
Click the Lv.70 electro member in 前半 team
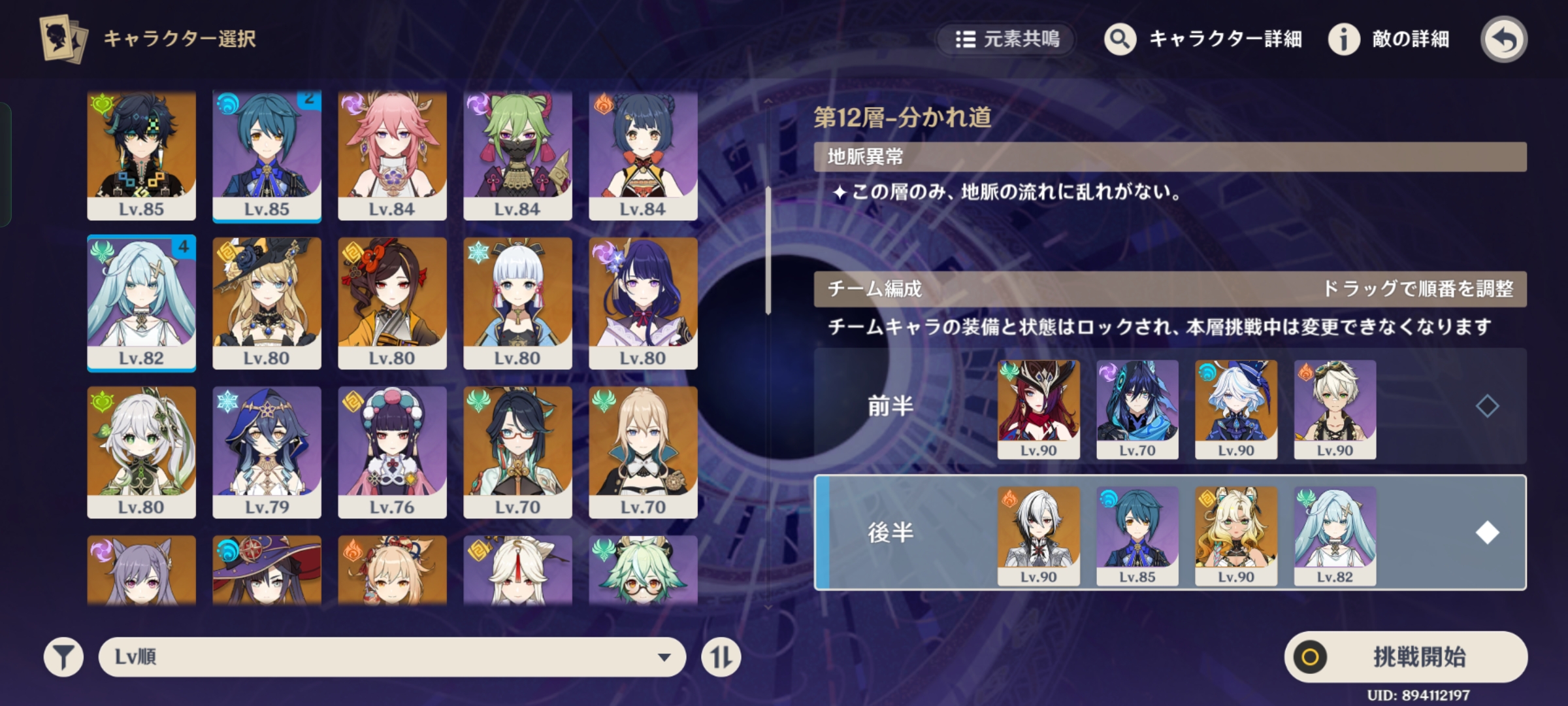point(1137,409)
